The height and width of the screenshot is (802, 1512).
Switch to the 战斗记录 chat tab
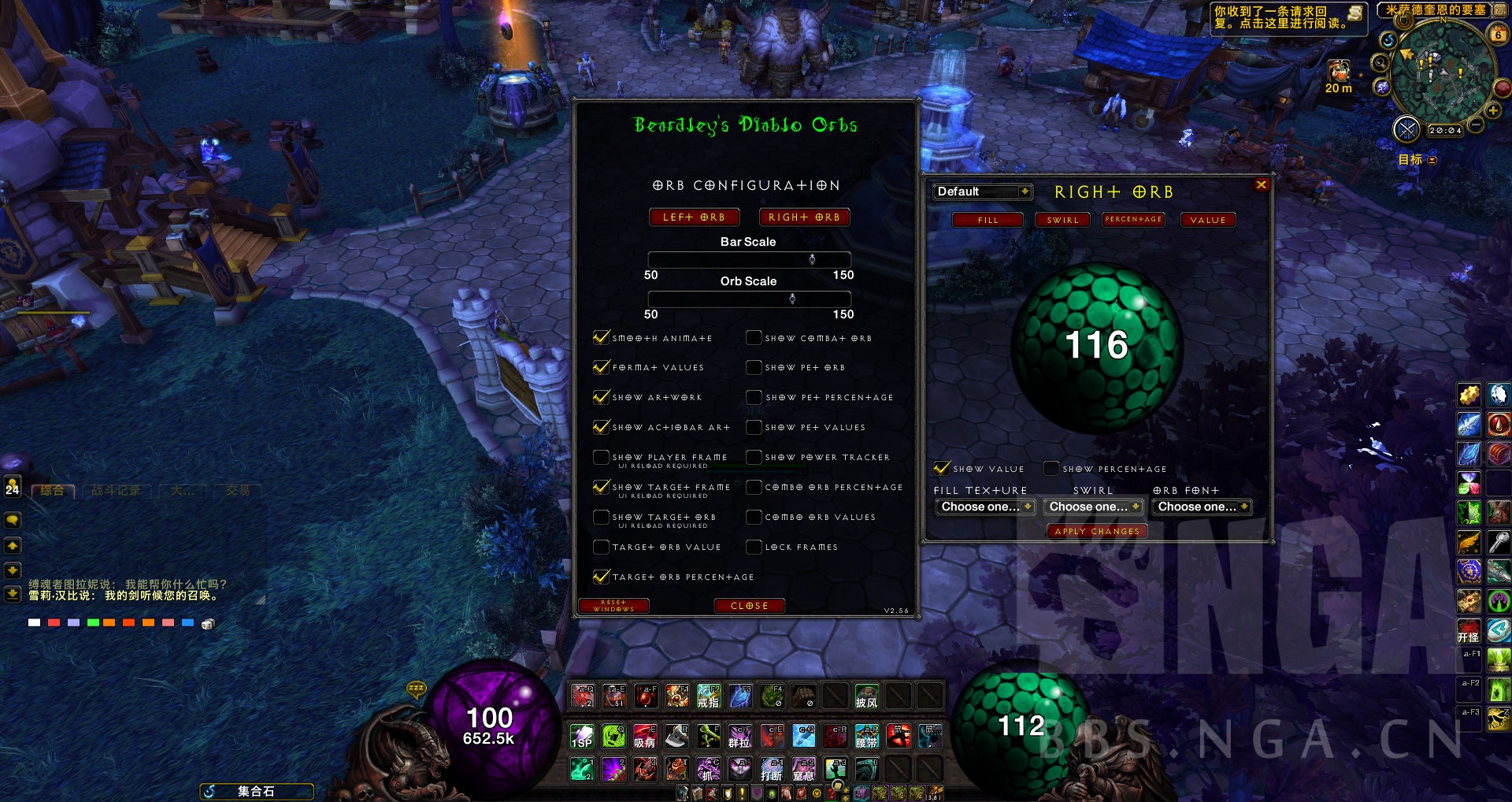(x=118, y=489)
